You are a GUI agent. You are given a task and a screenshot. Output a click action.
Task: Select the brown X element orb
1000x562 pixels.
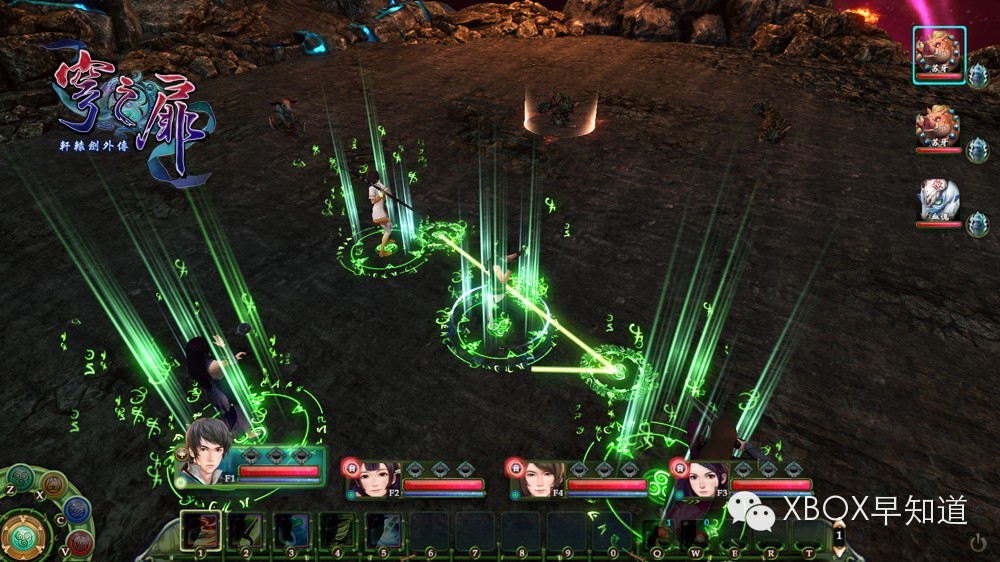(x=52, y=484)
